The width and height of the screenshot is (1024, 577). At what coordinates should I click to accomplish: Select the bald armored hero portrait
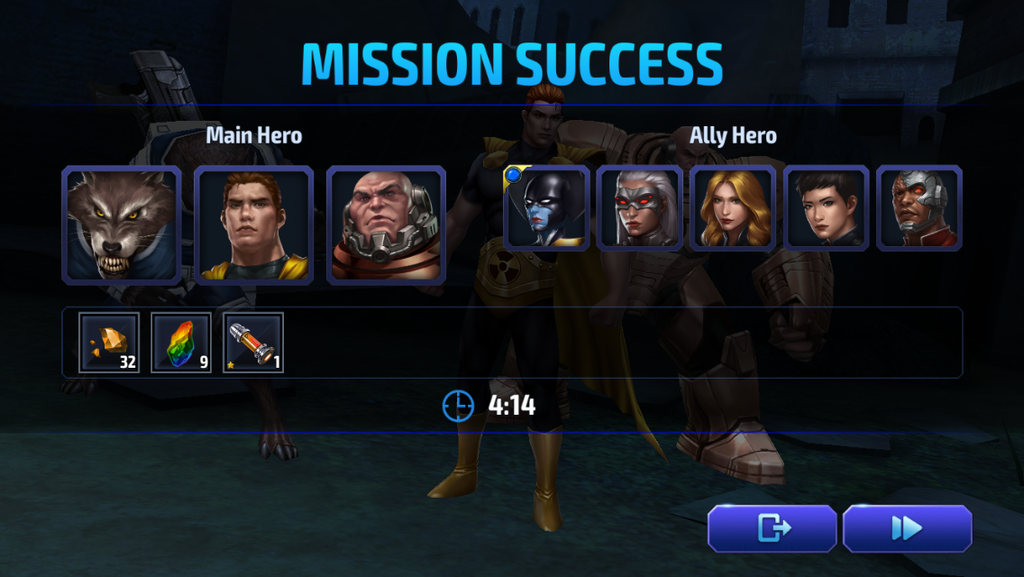386,225
